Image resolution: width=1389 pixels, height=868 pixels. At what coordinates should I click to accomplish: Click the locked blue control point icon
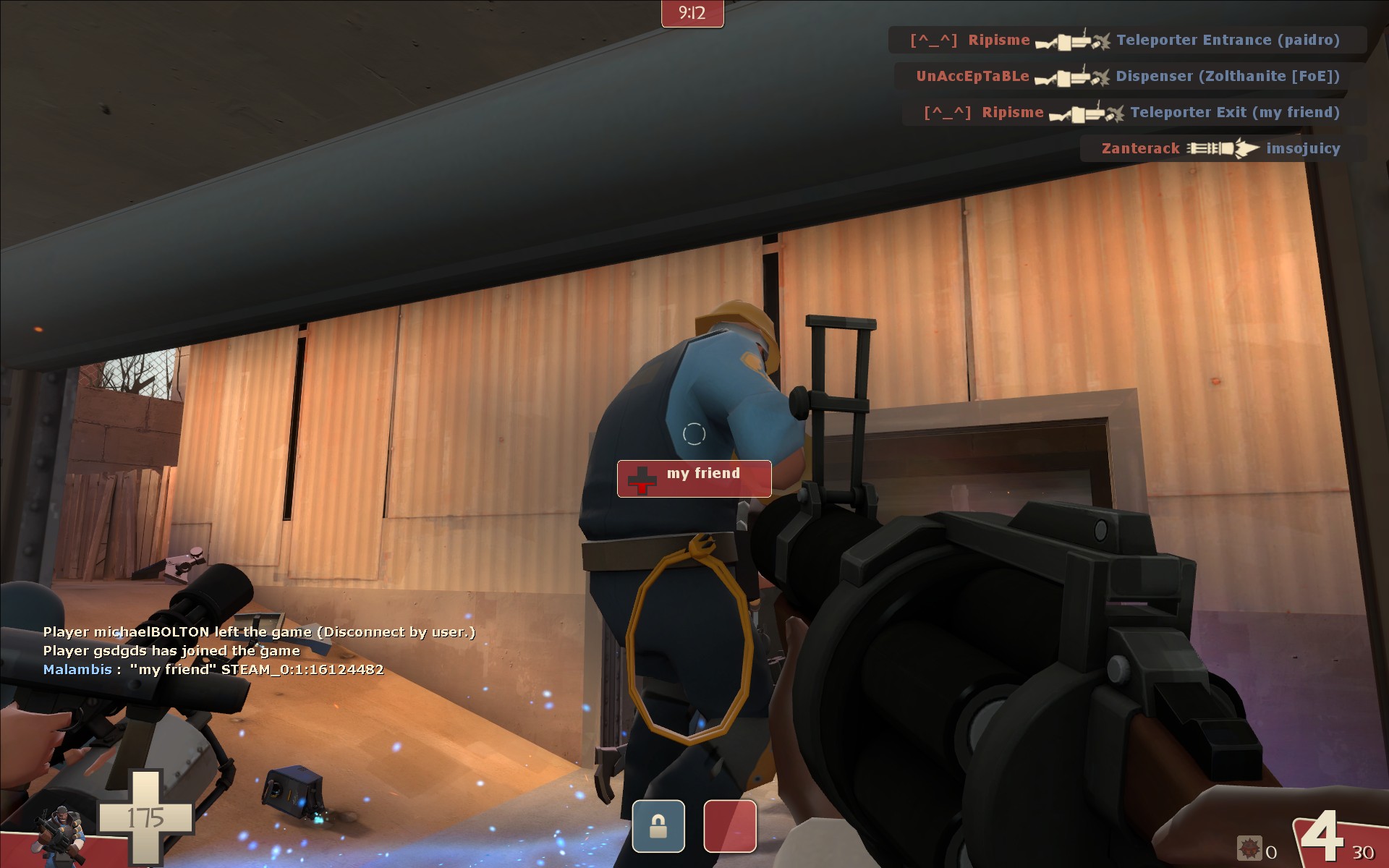click(658, 826)
